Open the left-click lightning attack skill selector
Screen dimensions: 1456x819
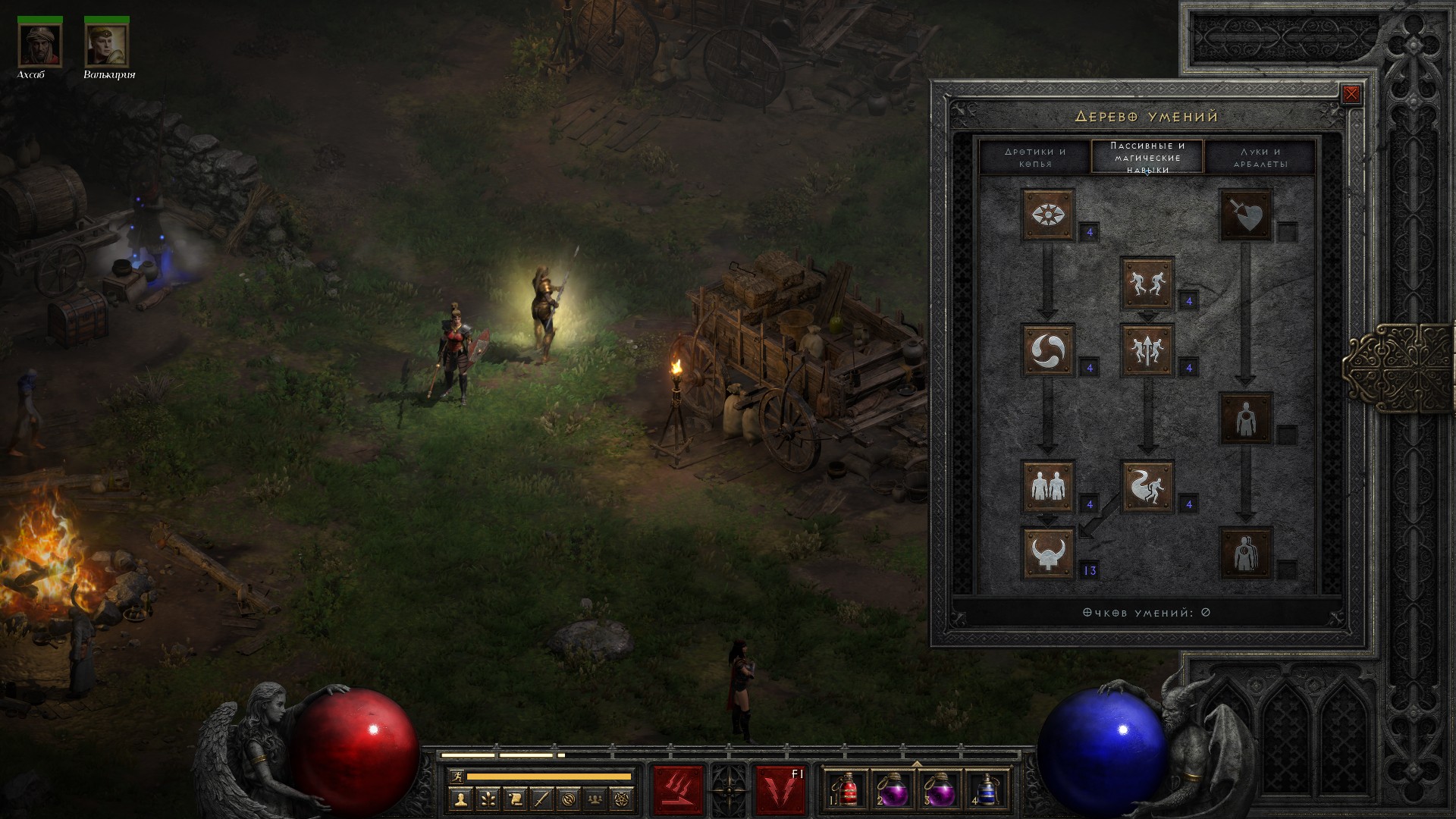point(678,790)
